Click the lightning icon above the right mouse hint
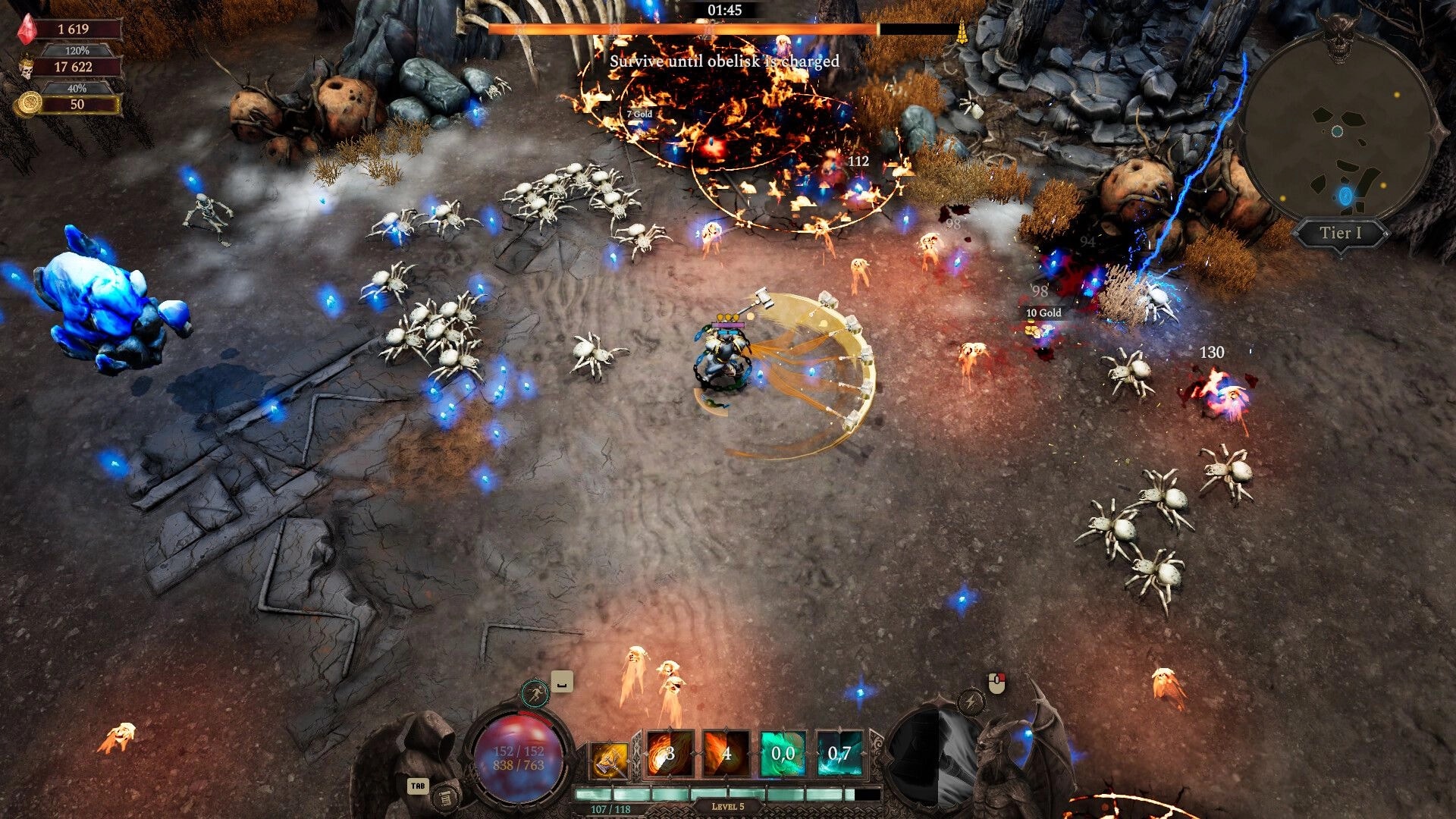The image size is (1456, 819). (x=972, y=701)
